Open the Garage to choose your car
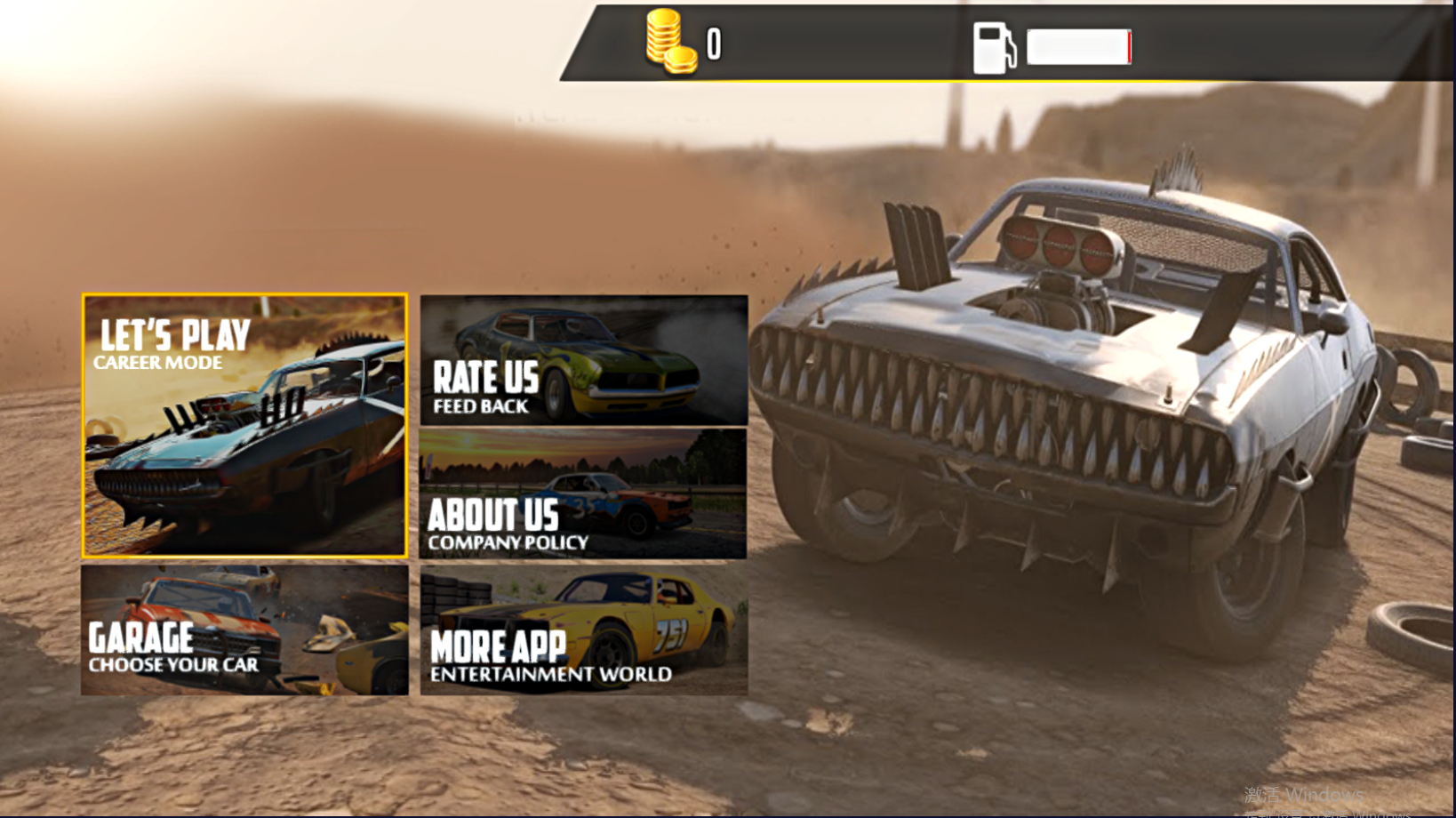Image resolution: width=1456 pixels, height=818 pixels. point(244,630)
